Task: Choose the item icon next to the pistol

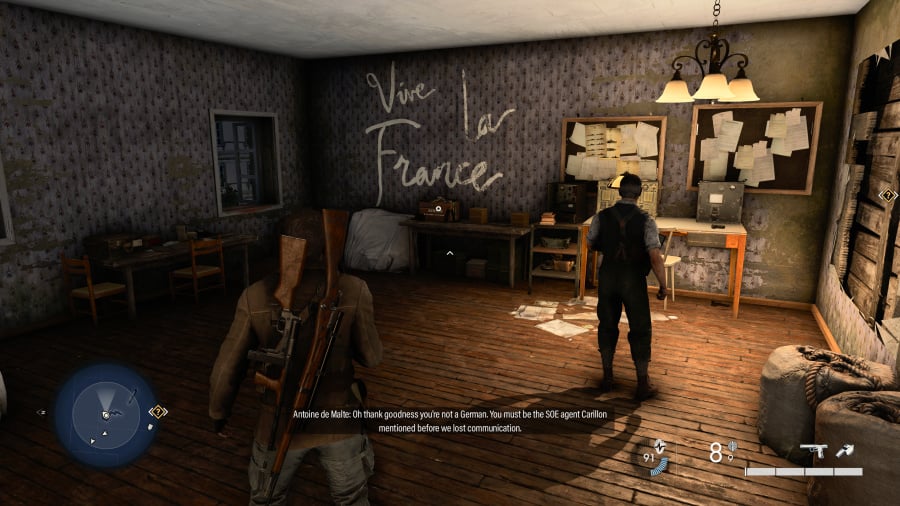Action: (847, 451)
